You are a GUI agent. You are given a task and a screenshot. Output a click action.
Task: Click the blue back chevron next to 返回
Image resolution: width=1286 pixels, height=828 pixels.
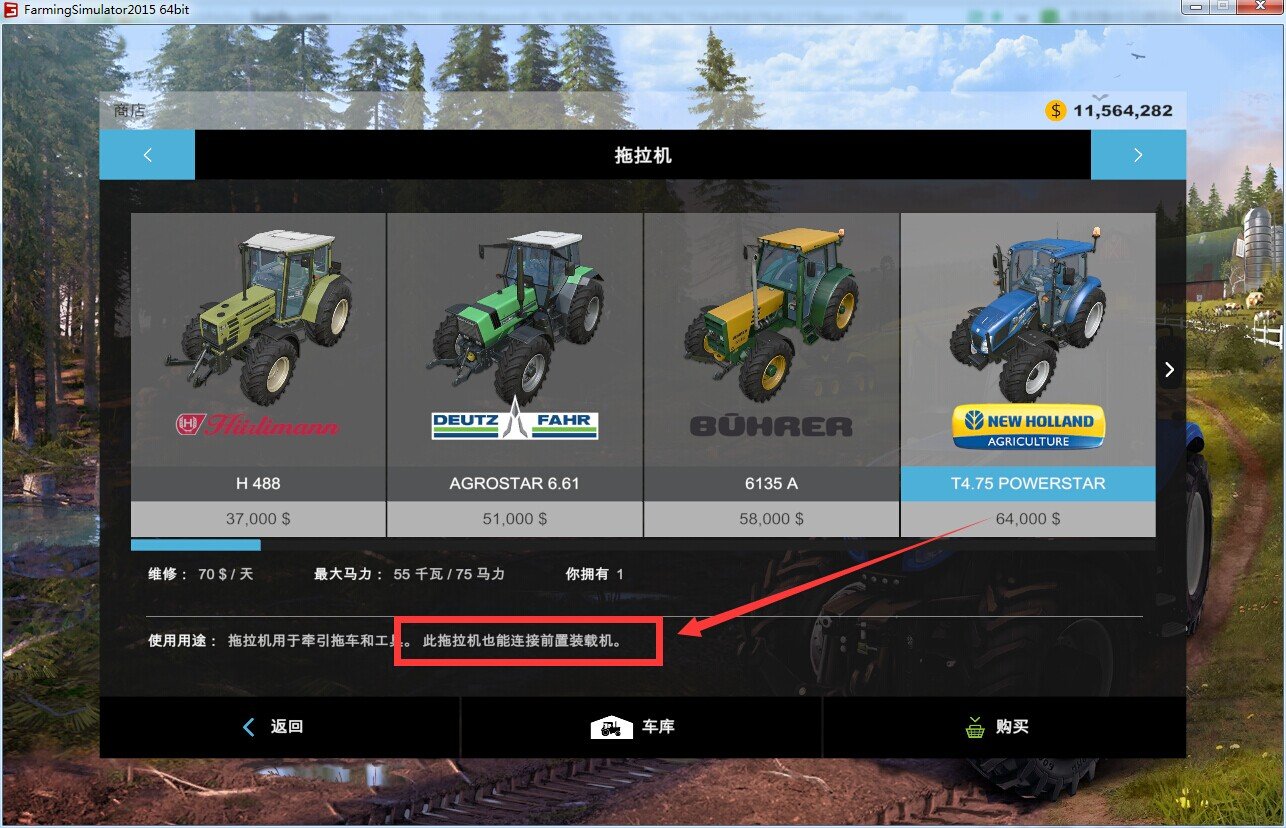pos(248,726)
